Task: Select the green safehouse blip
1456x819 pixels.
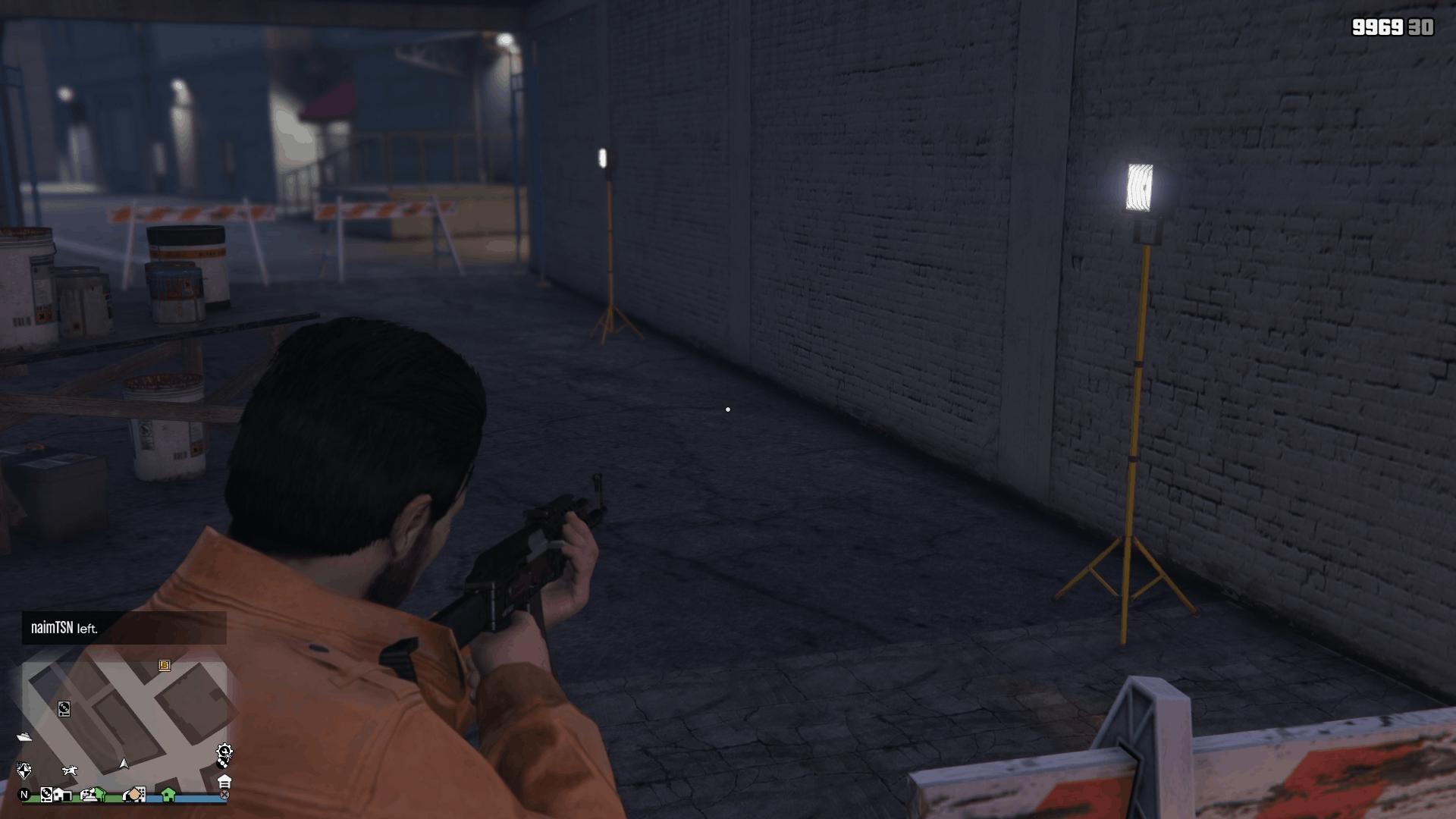Action: pyautogui.click(x=167, y=795)
